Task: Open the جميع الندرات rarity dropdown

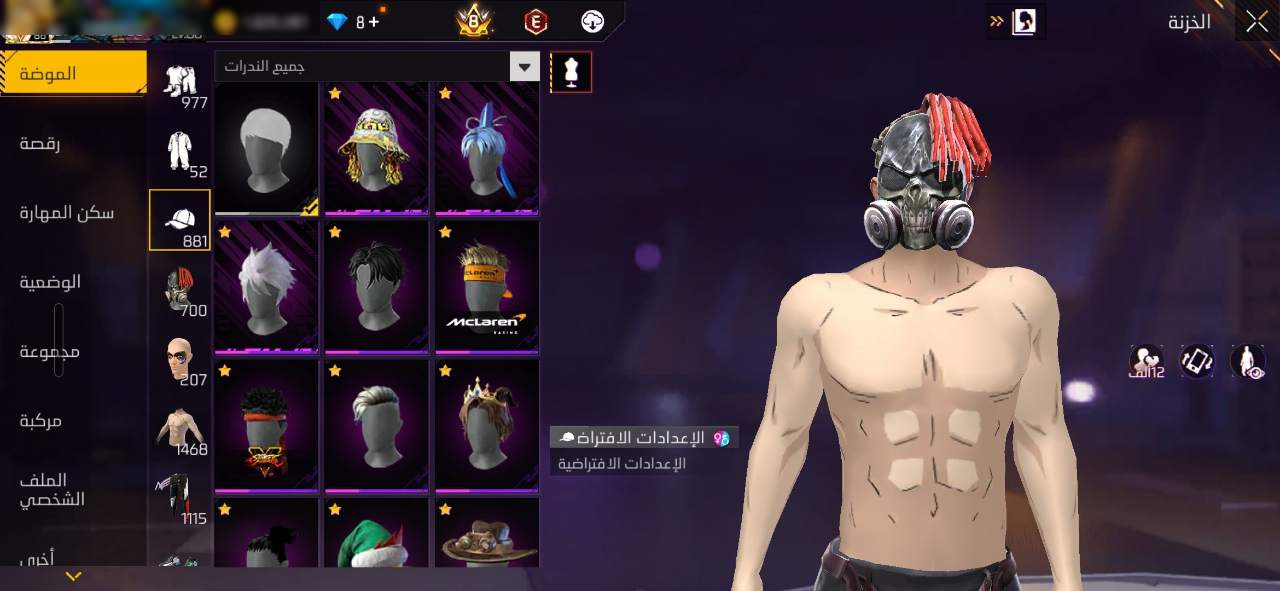Action: [x=377, y=67]
